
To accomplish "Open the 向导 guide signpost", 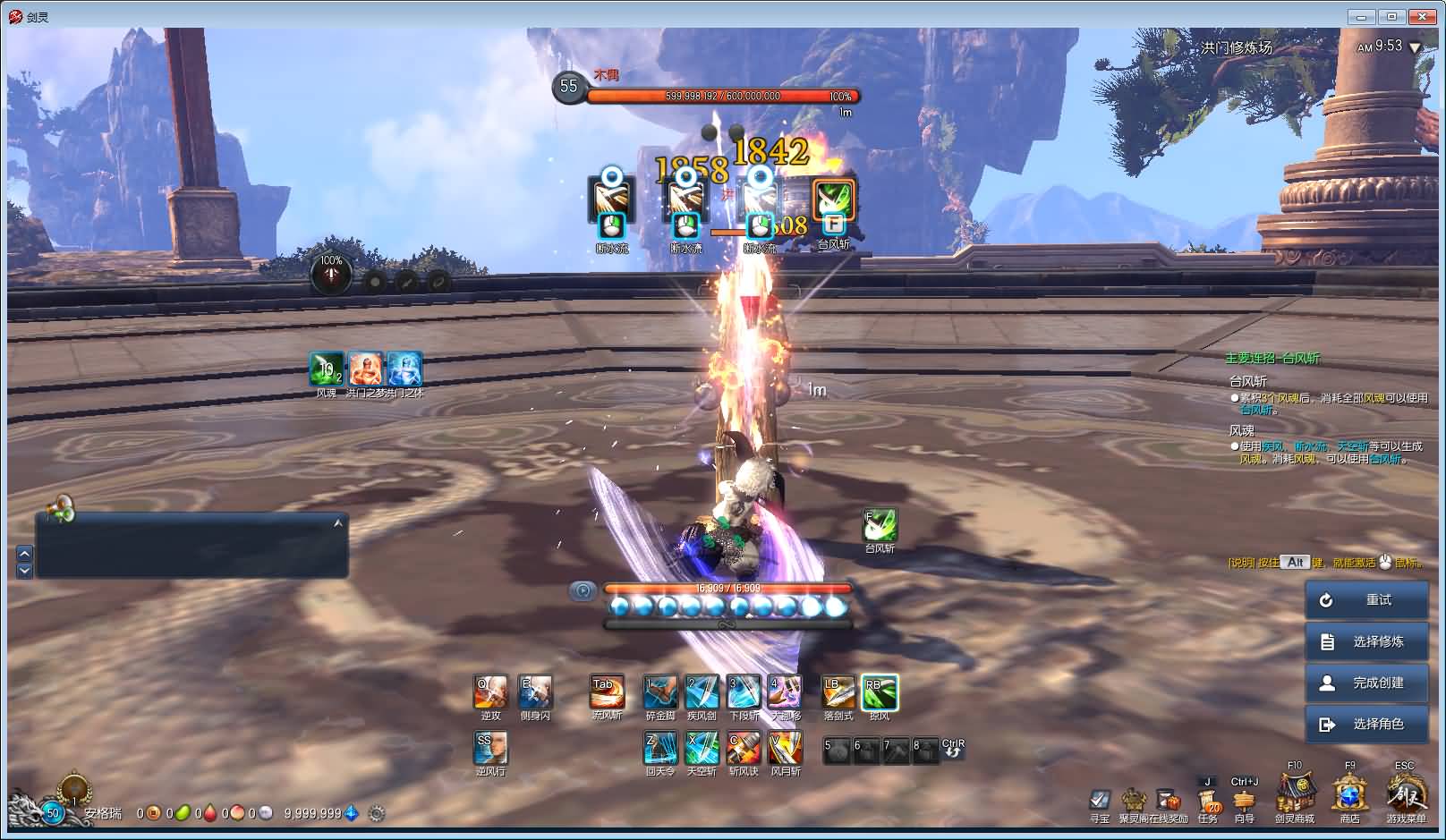I will click(1245, 801).
